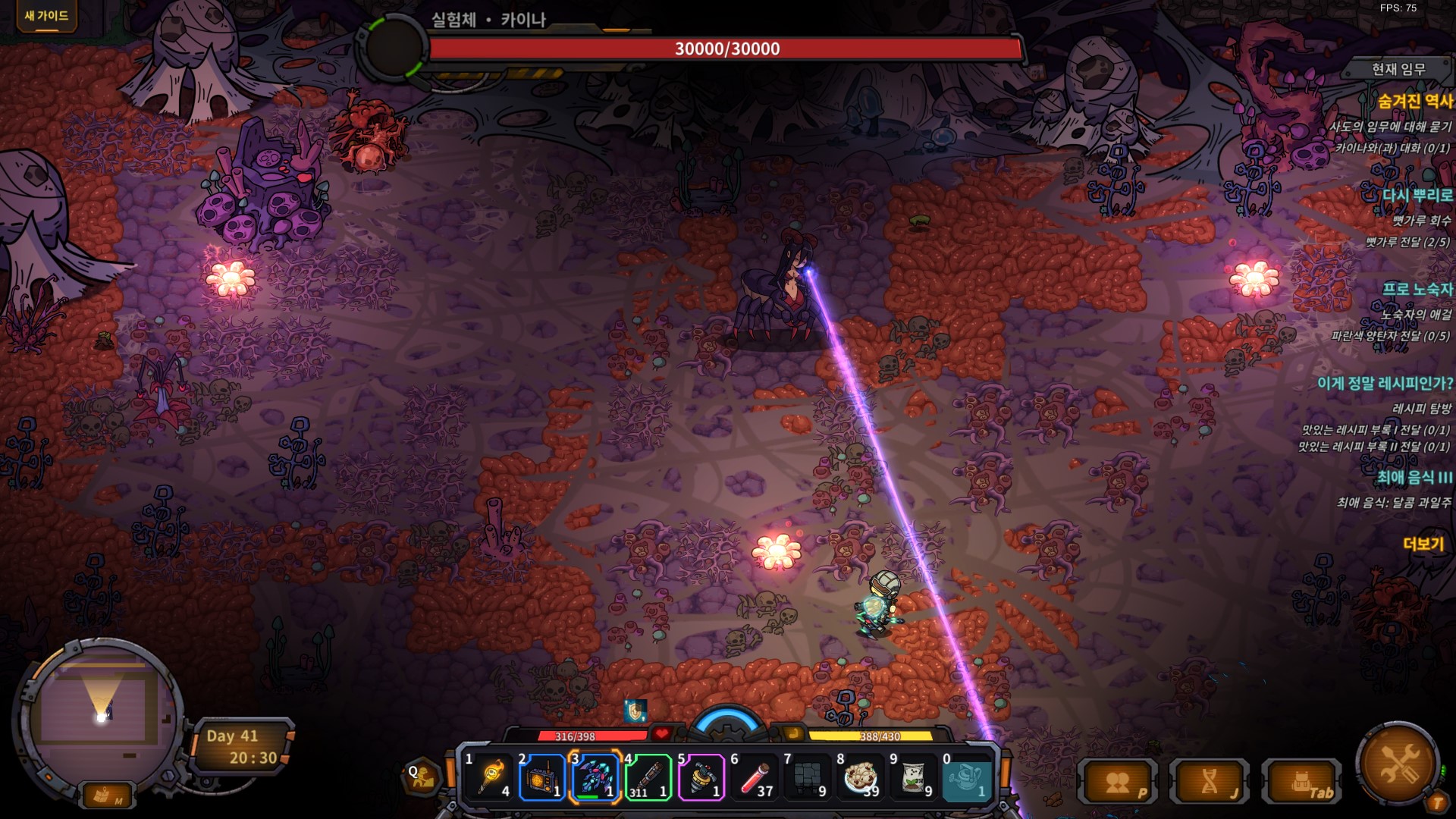
Task: Open the map with the map button
Action: click(x=105, y=795)
